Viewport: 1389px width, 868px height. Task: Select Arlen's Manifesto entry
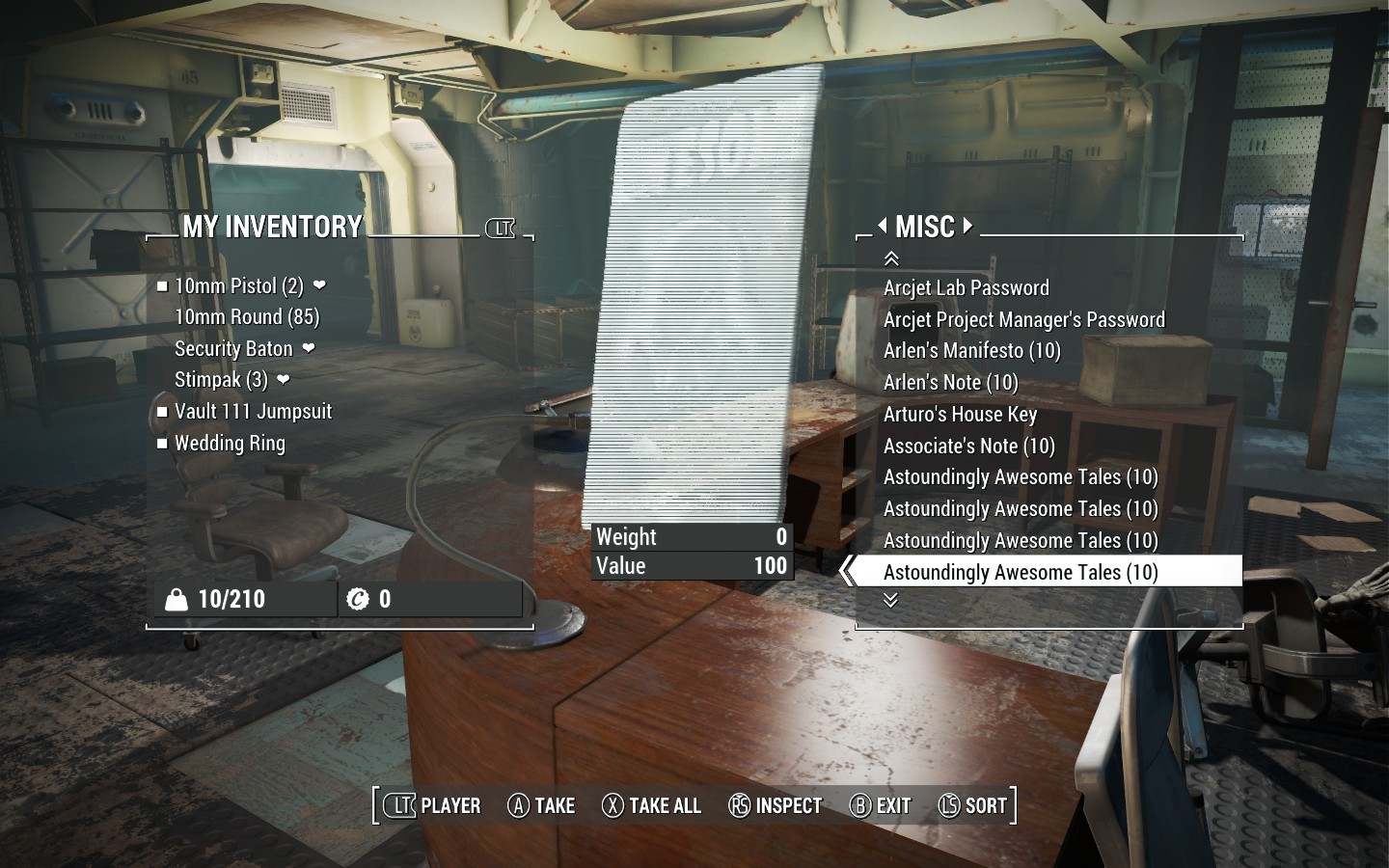coord(971,351)
